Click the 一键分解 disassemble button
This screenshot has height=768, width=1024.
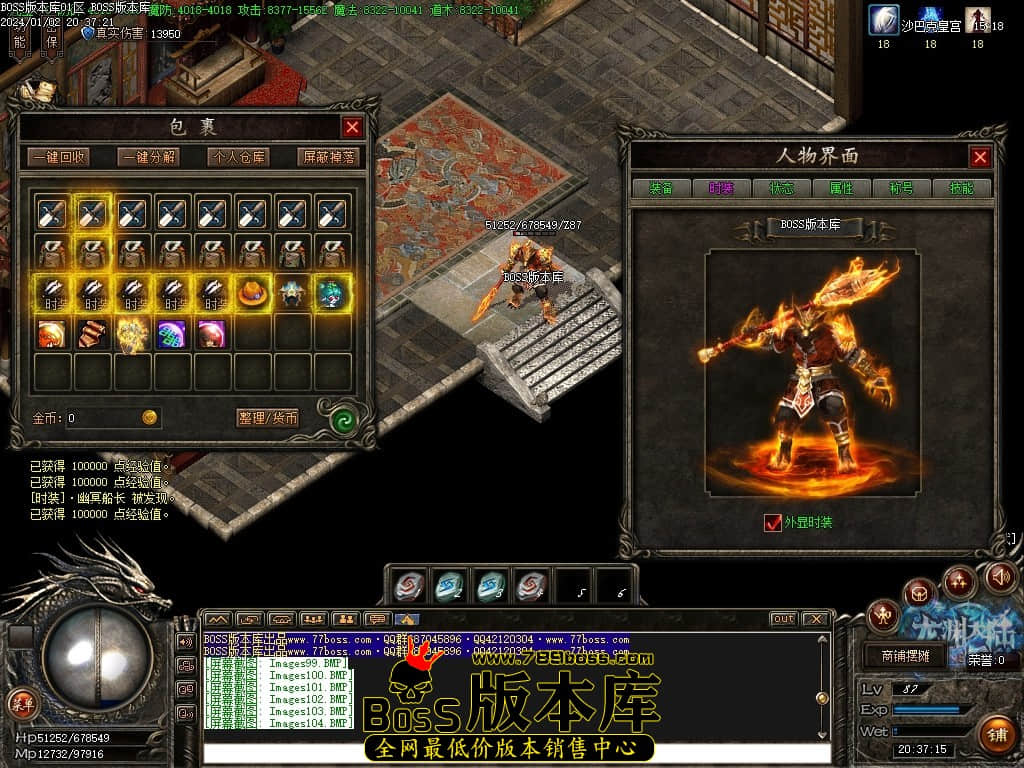click(x=148, y=157)
